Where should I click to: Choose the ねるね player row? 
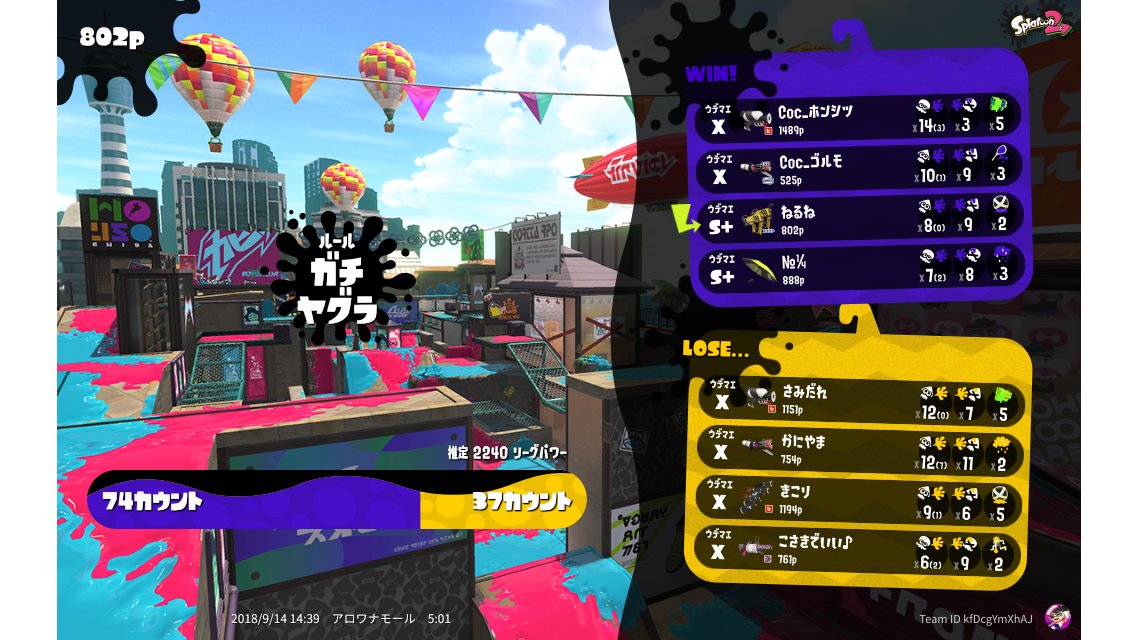[859, 217]
